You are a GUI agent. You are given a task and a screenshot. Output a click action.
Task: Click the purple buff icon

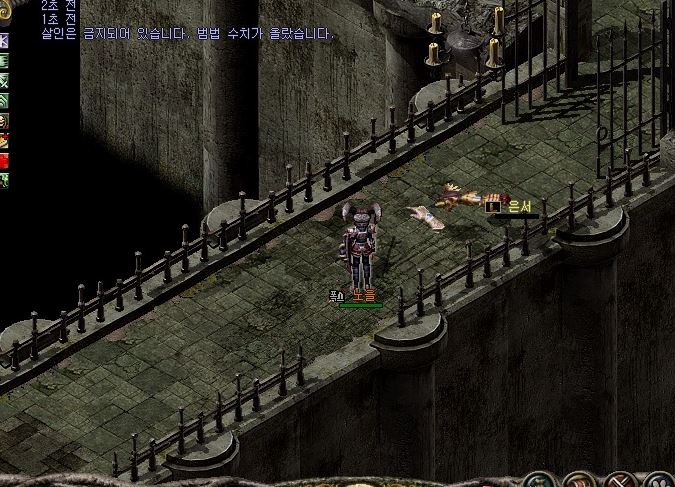4,41
